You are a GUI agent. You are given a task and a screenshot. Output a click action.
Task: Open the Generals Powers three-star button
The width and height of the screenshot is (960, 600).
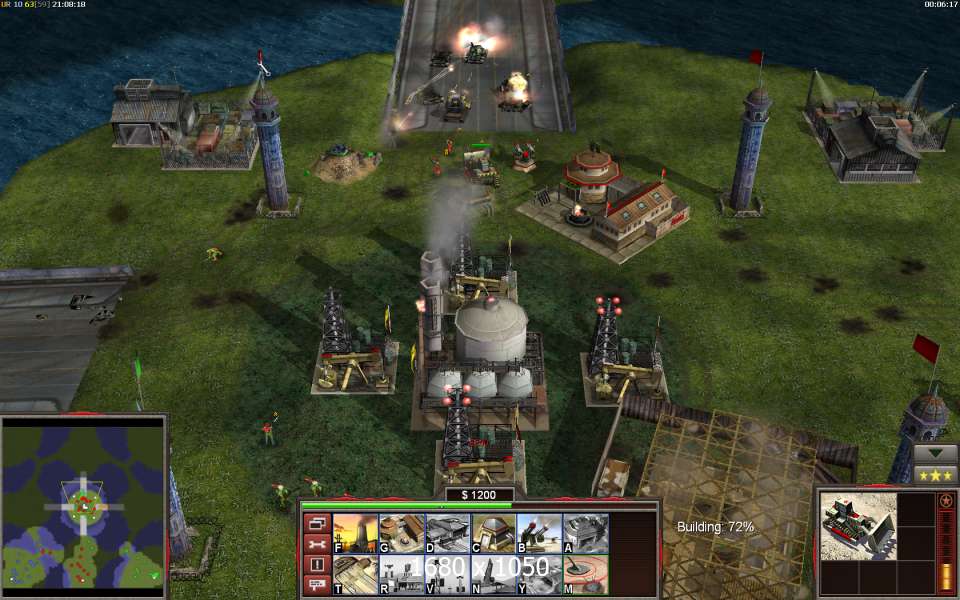click(x=936, y=474)
